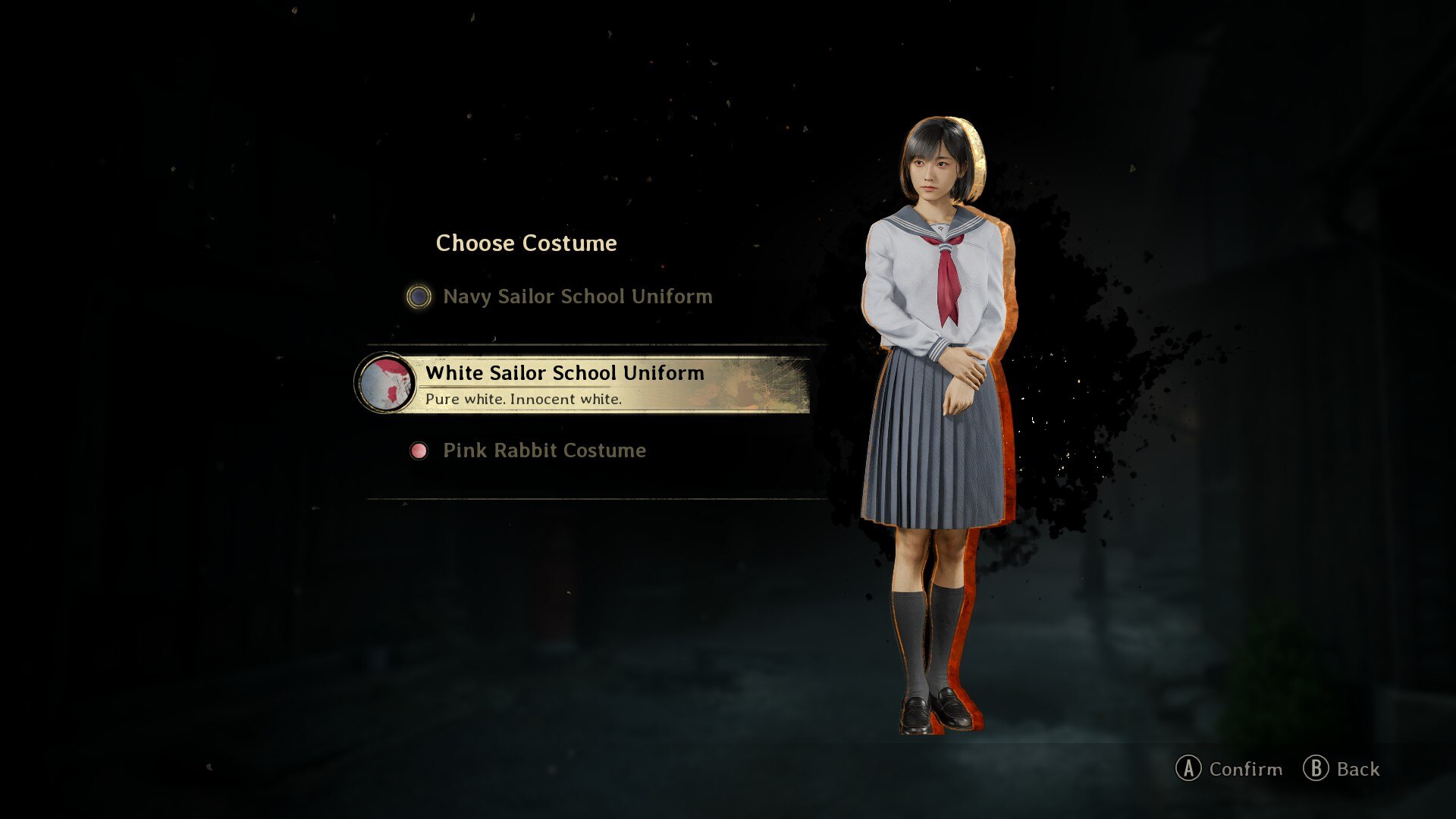The image size is (1456, 819).
Task: Confirm the costume selection
Action: pos(1228,769)
